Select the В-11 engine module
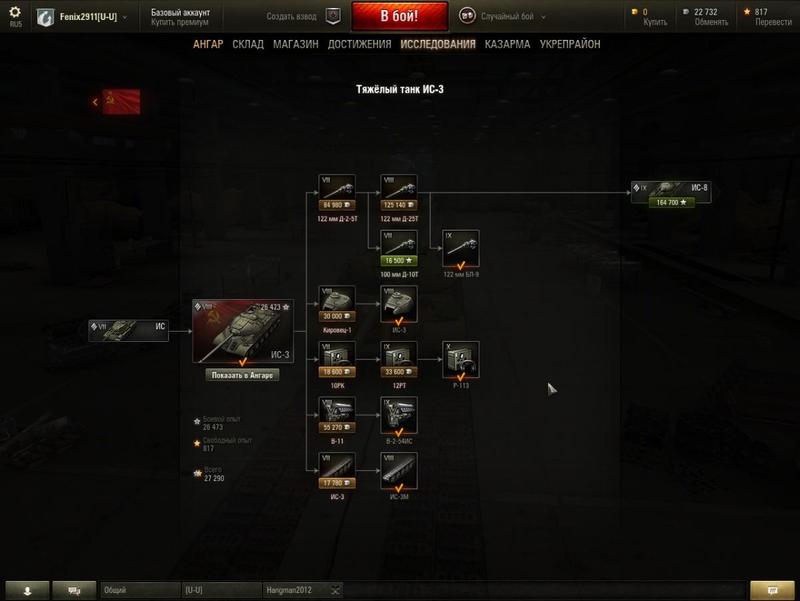Viewport: 800px width, 601px height. (x=337, y=415)
